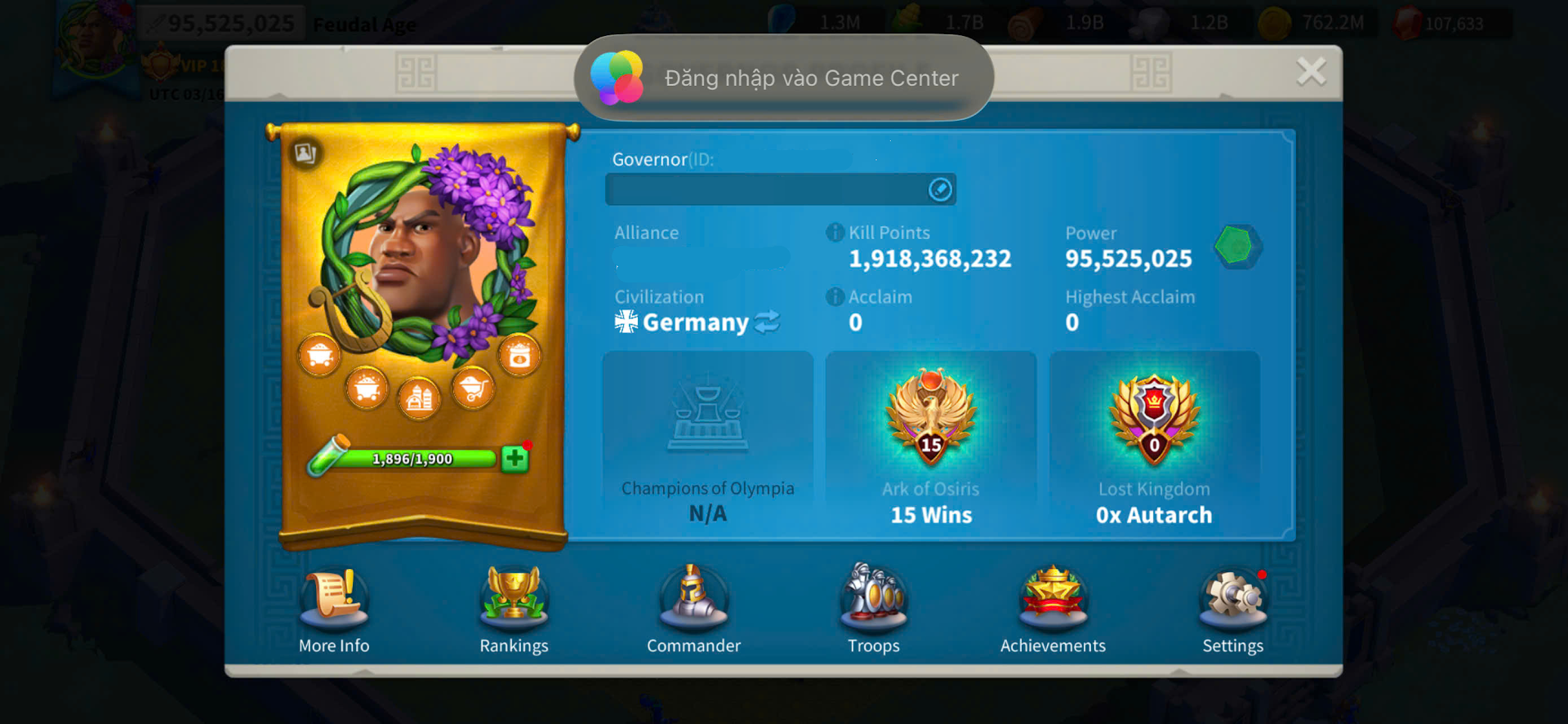Screen dimensions: 1568x724
Task: Change civilization with the swap arrows
Action: [x=767, y=322]
